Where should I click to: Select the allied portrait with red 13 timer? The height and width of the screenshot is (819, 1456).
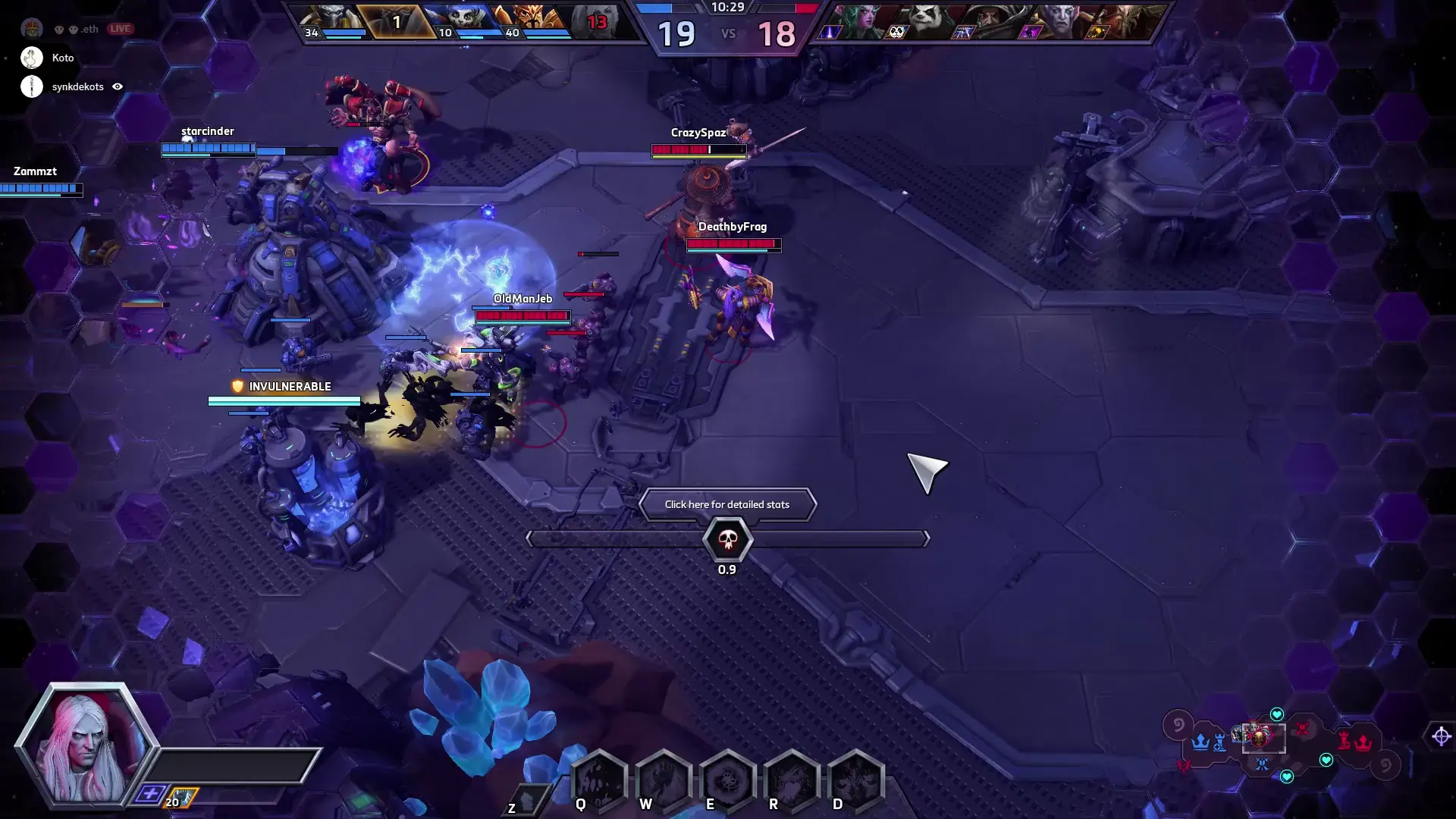tap(599, 21)
